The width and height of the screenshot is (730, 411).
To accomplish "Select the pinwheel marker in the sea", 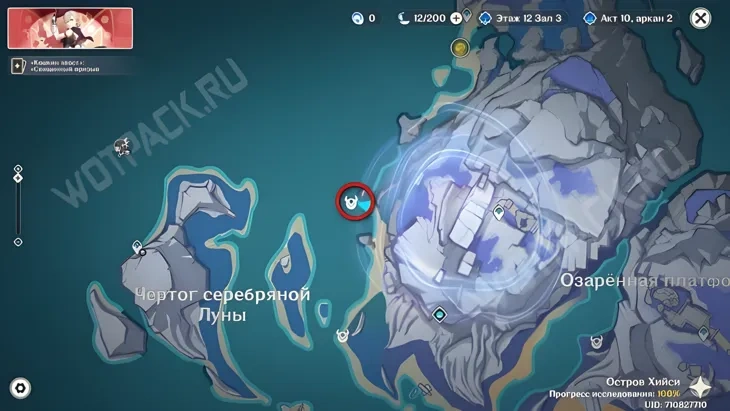I will (x=123, y=146).
